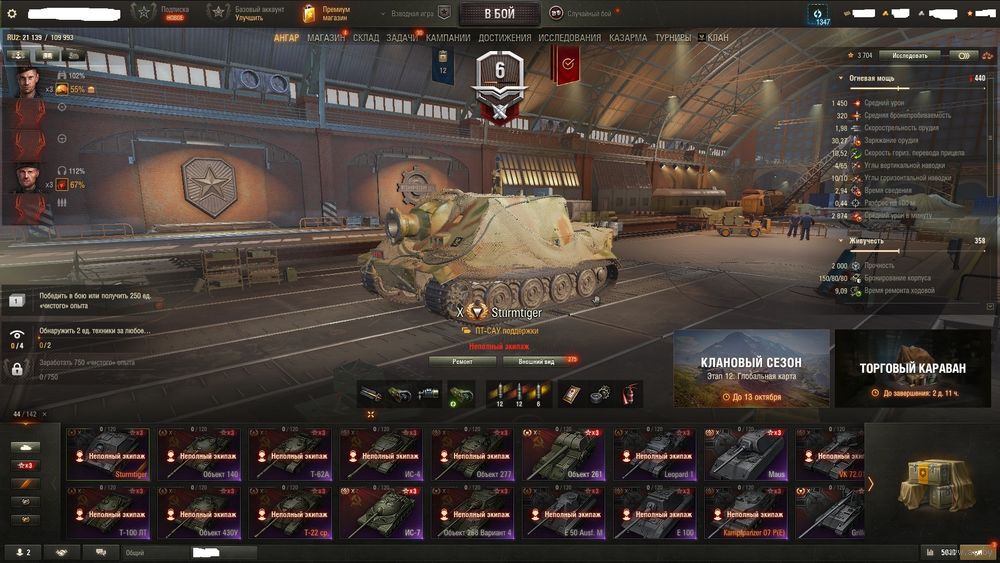Image resolution: width=1000 pixels, height=563 pixels.
Task: Pick the E 100 tank card
Action: pos(654,511)
